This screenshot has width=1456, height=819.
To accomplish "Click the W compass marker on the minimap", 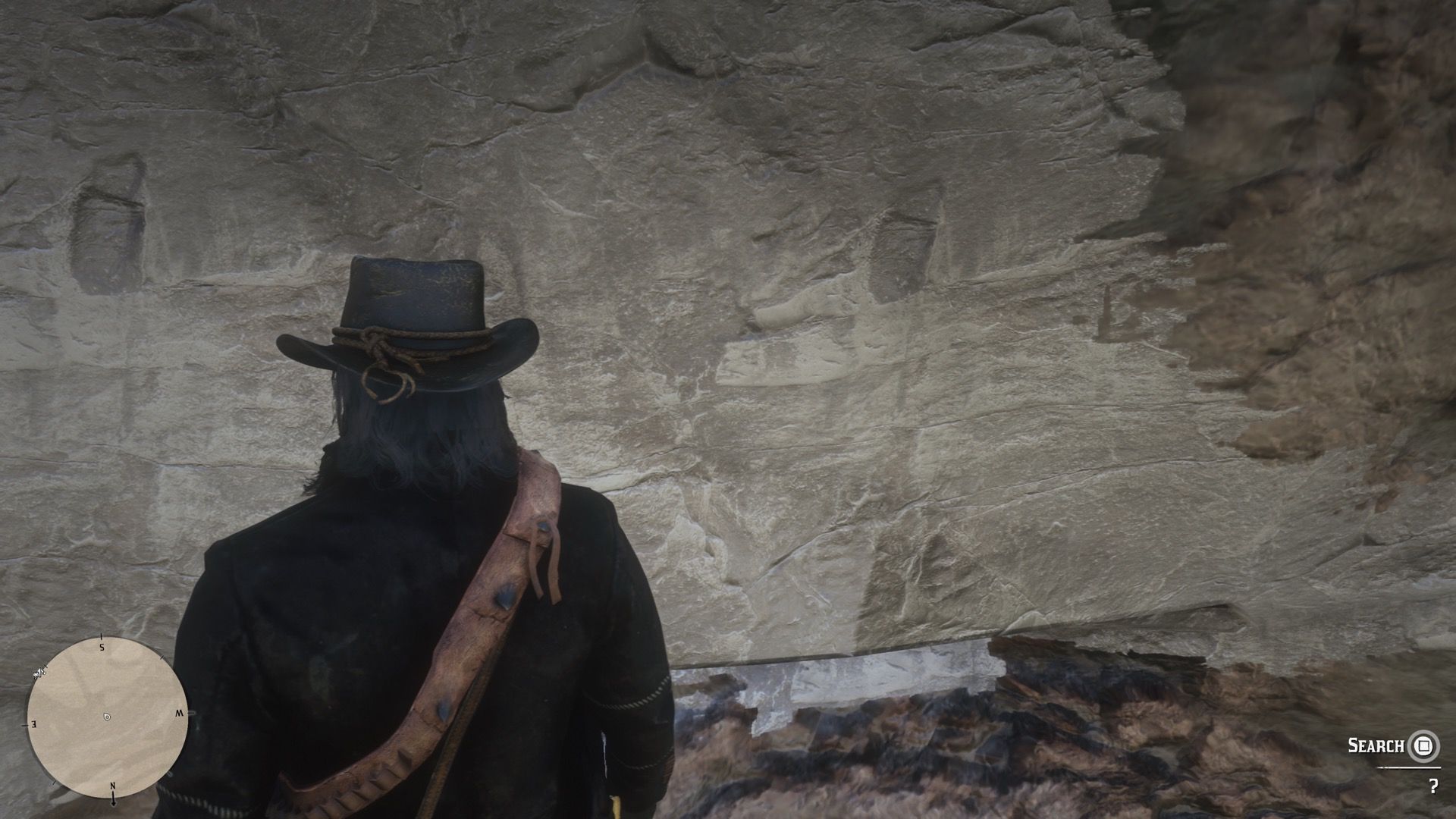I will [x=180, y=713].
